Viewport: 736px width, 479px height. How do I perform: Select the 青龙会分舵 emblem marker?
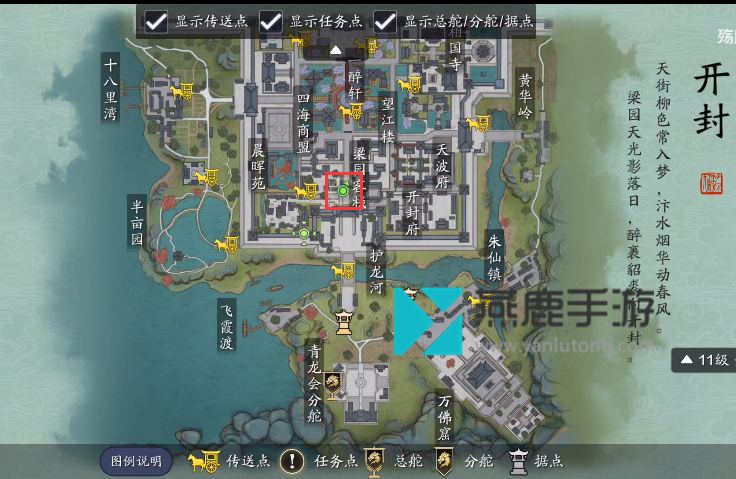click(334, 381)
